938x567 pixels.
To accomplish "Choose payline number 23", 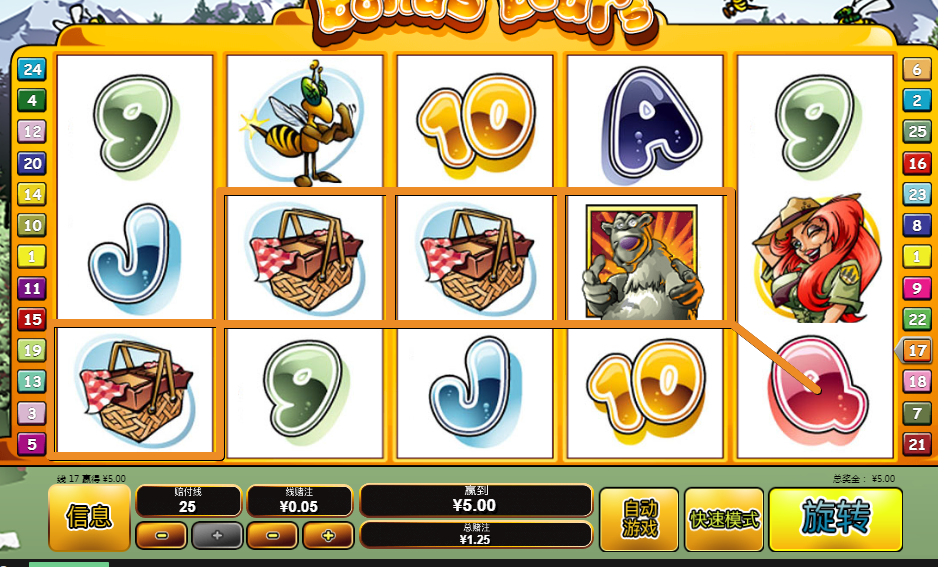I will pyautogui.click(x=916, y=194).
